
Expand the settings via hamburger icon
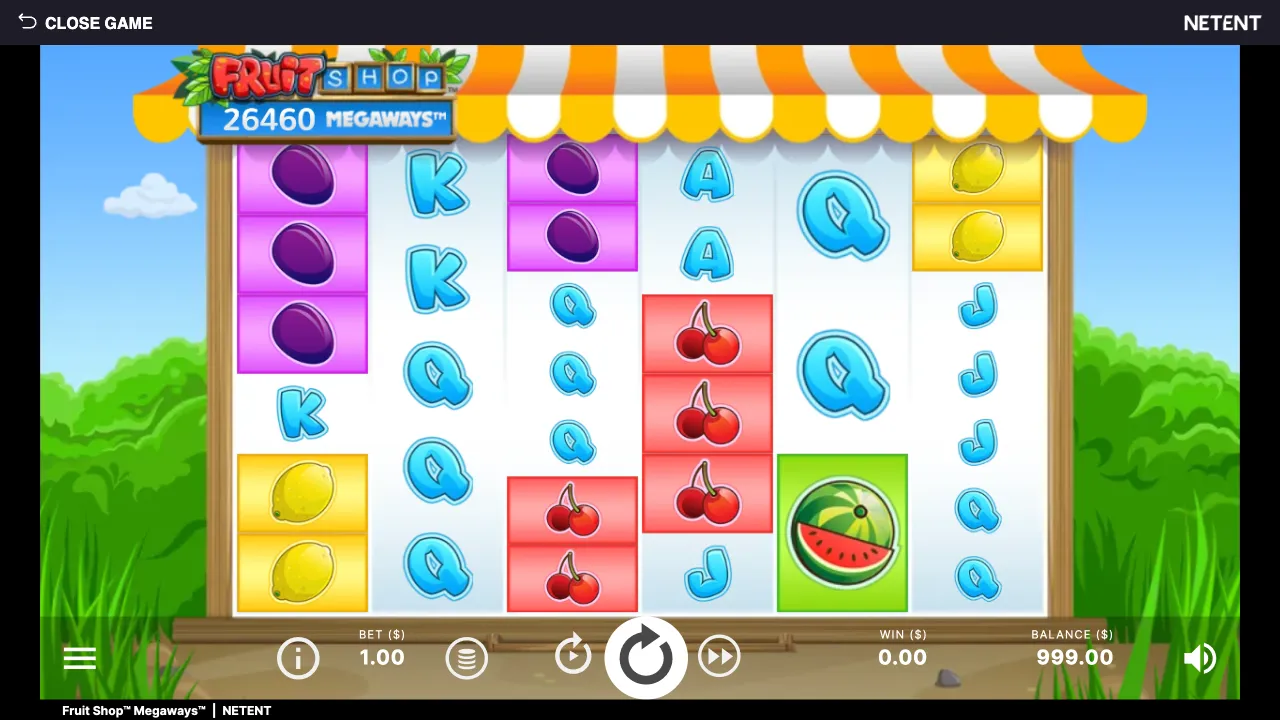(80, 657)
